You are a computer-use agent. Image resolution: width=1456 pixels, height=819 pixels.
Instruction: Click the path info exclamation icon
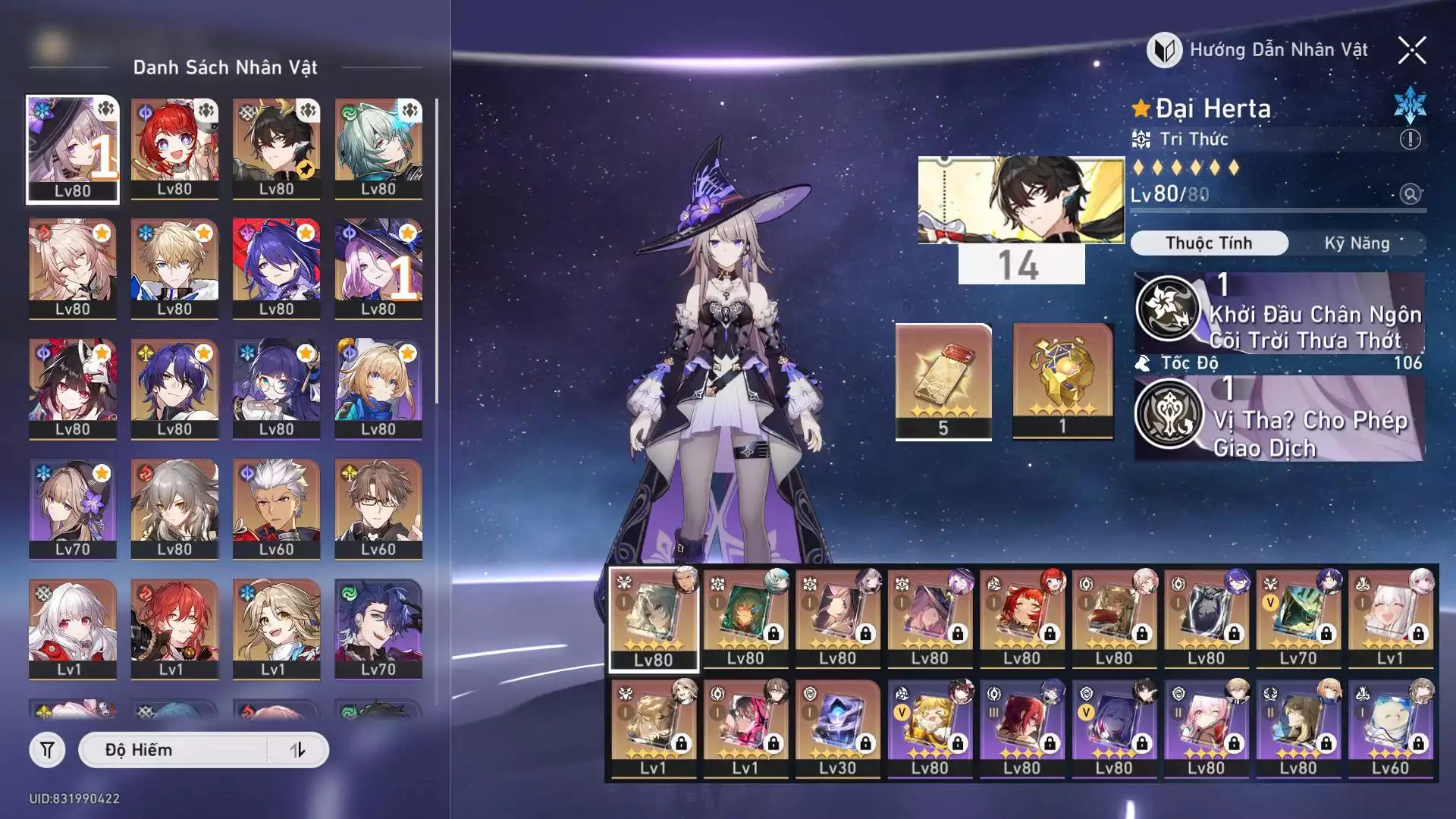(x=1410, y=140)
